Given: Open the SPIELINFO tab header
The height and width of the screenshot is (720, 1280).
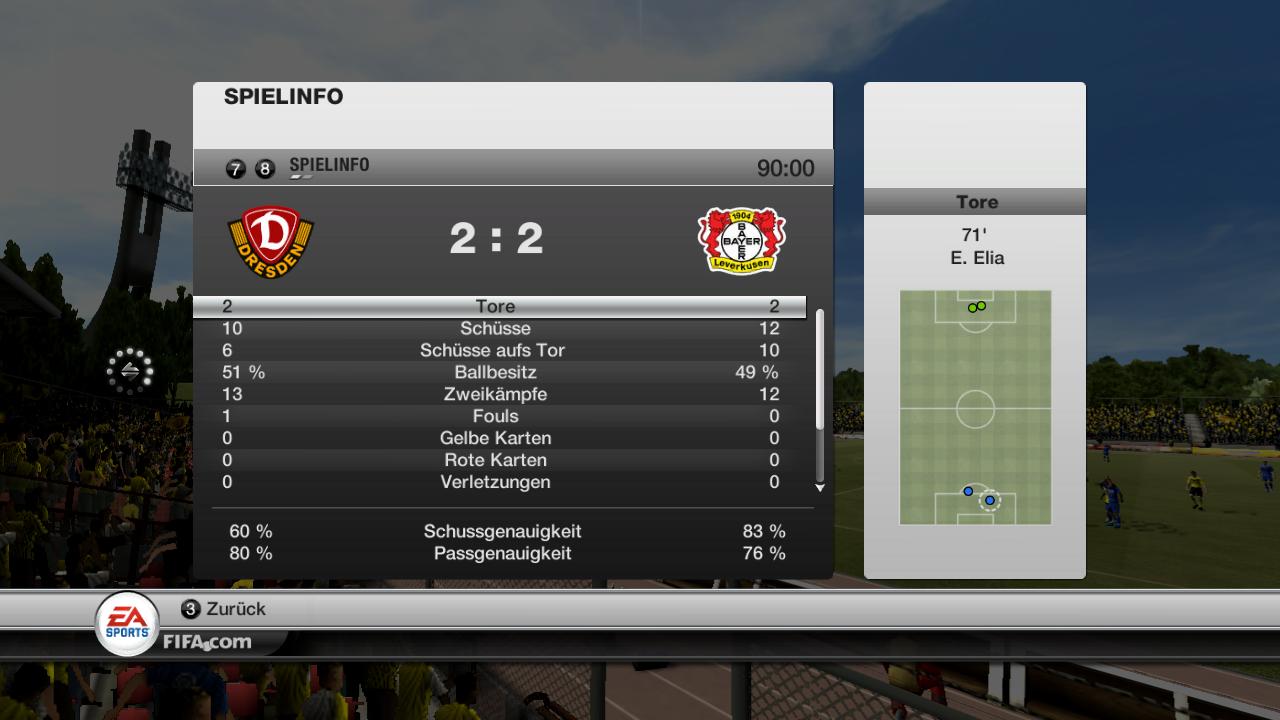Looking at the screenshot, I should click(x=328, y=165).
